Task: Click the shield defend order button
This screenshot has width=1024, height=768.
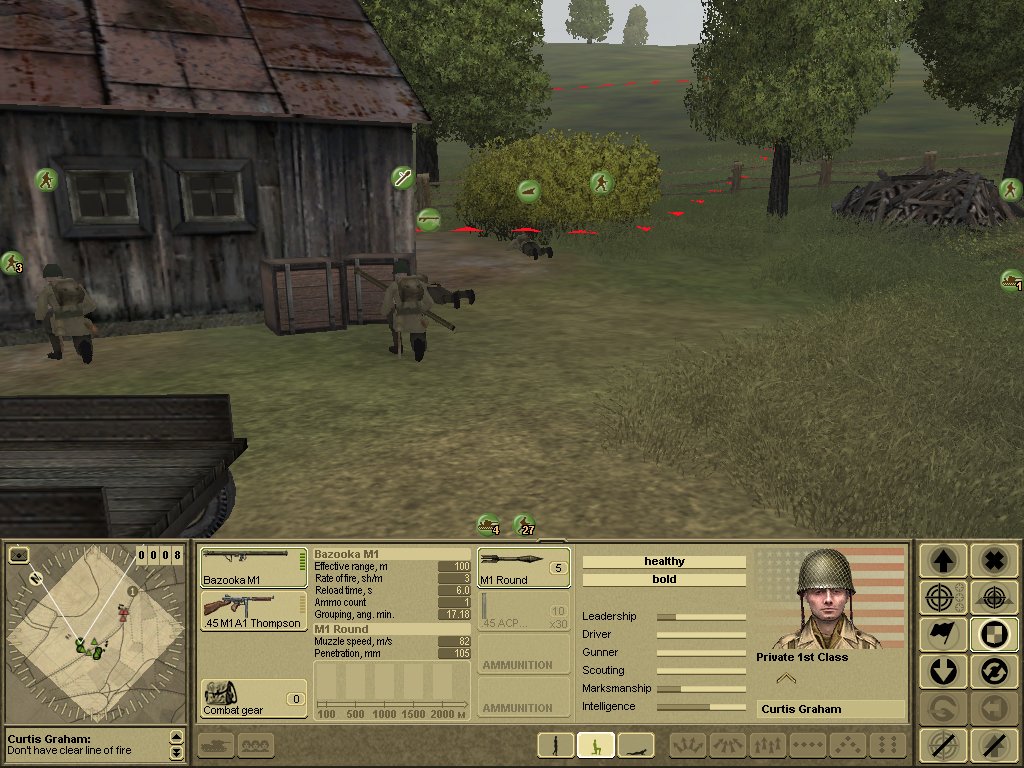Action: coord(993,635)
